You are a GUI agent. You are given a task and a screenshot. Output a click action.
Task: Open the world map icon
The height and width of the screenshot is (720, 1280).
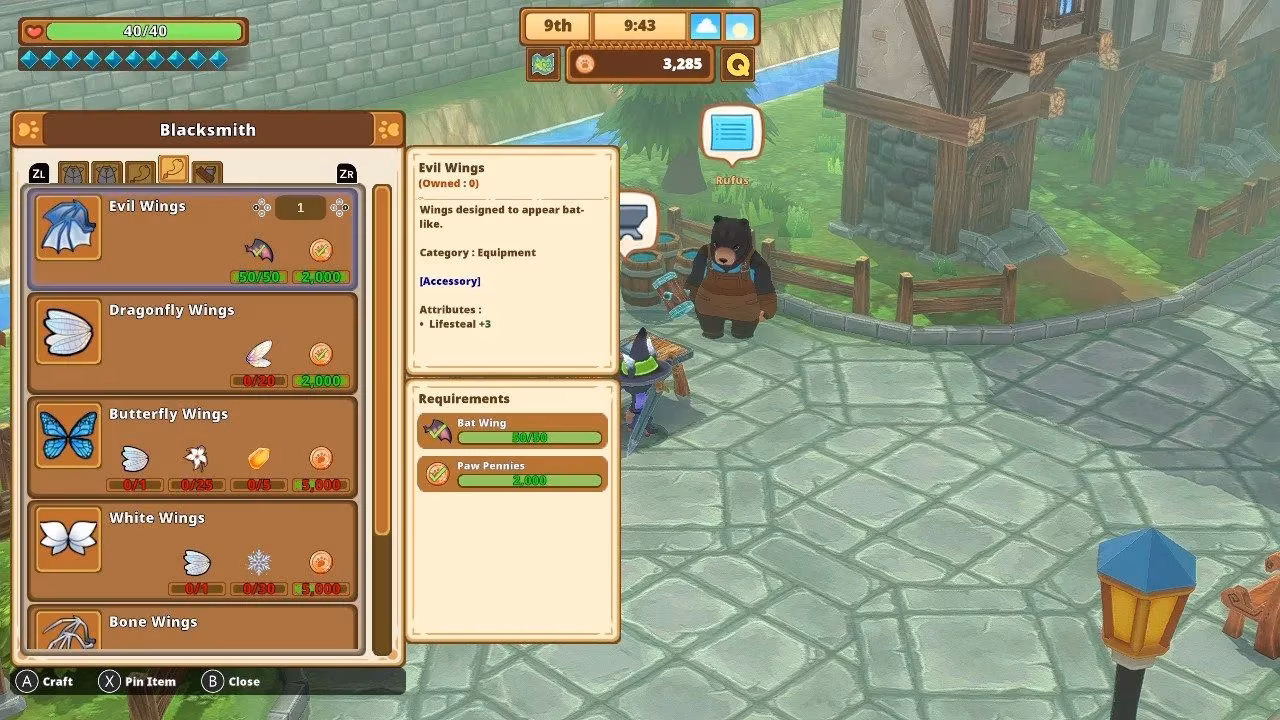(x=544, y=65)
